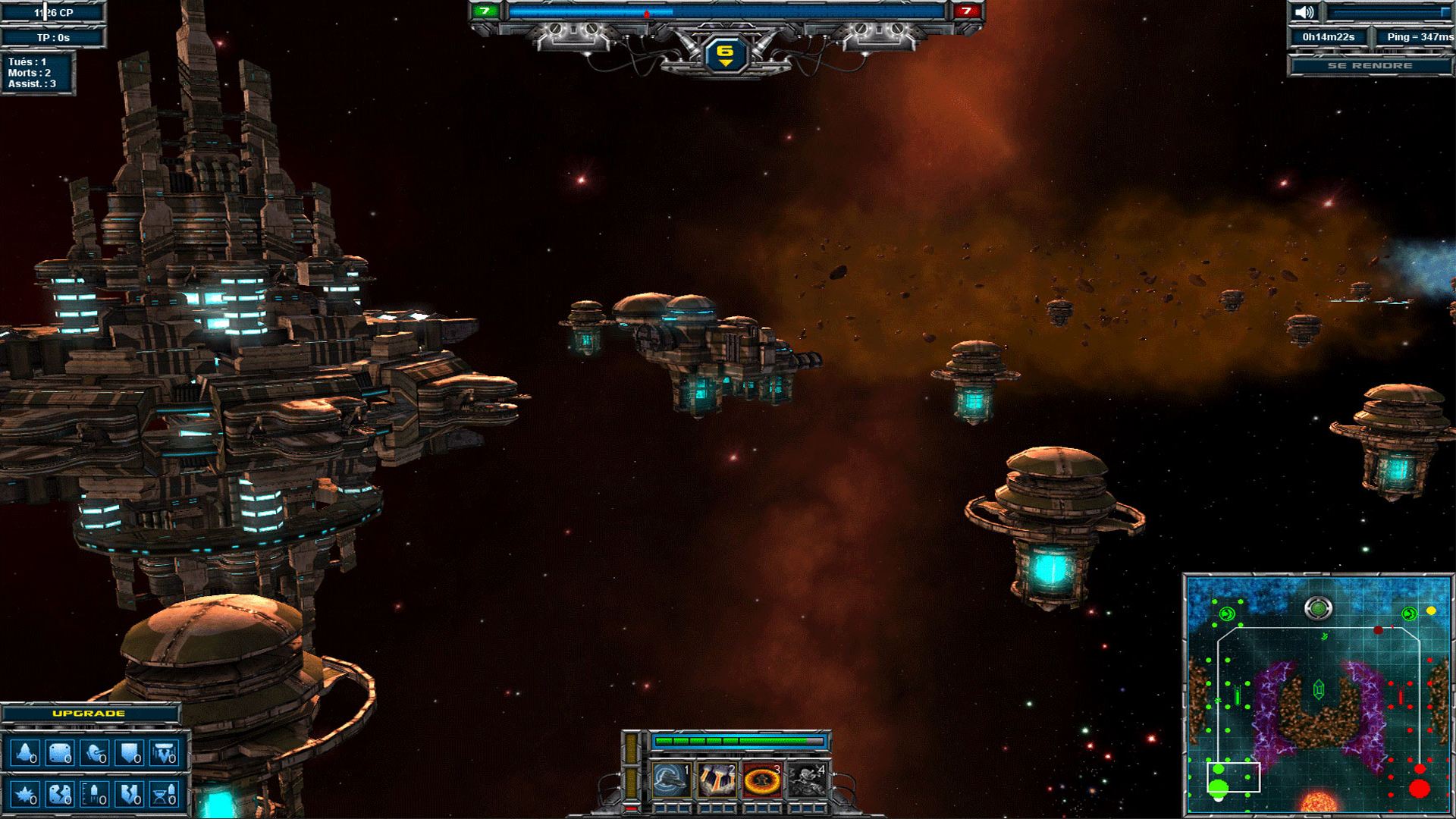
Task: Select the shield upgrade icon
Action: [129, 753]
